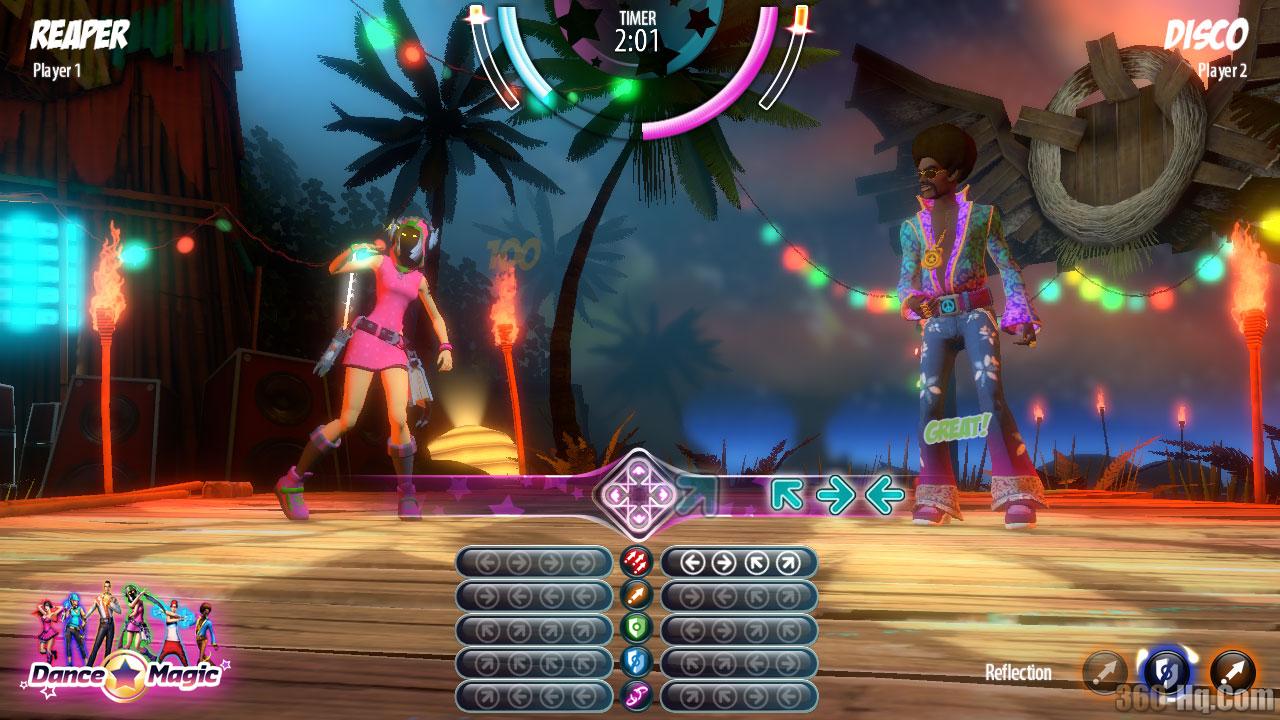This screenshot has width=1280, height=720.
Task: Activate the green shield spell icon
Action: tap(636, 629)
